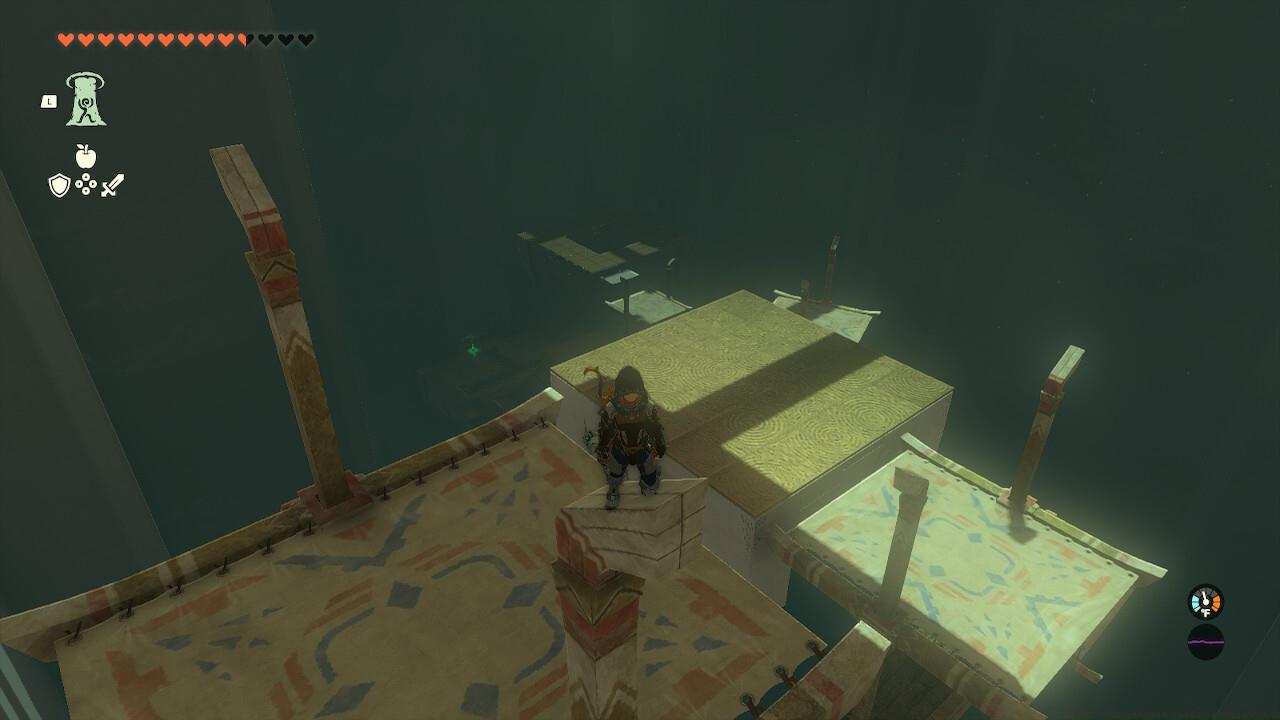Viewport: 1280px width, 720px height.
Task: Click the last empty heart container
Action: click(305, 40)
